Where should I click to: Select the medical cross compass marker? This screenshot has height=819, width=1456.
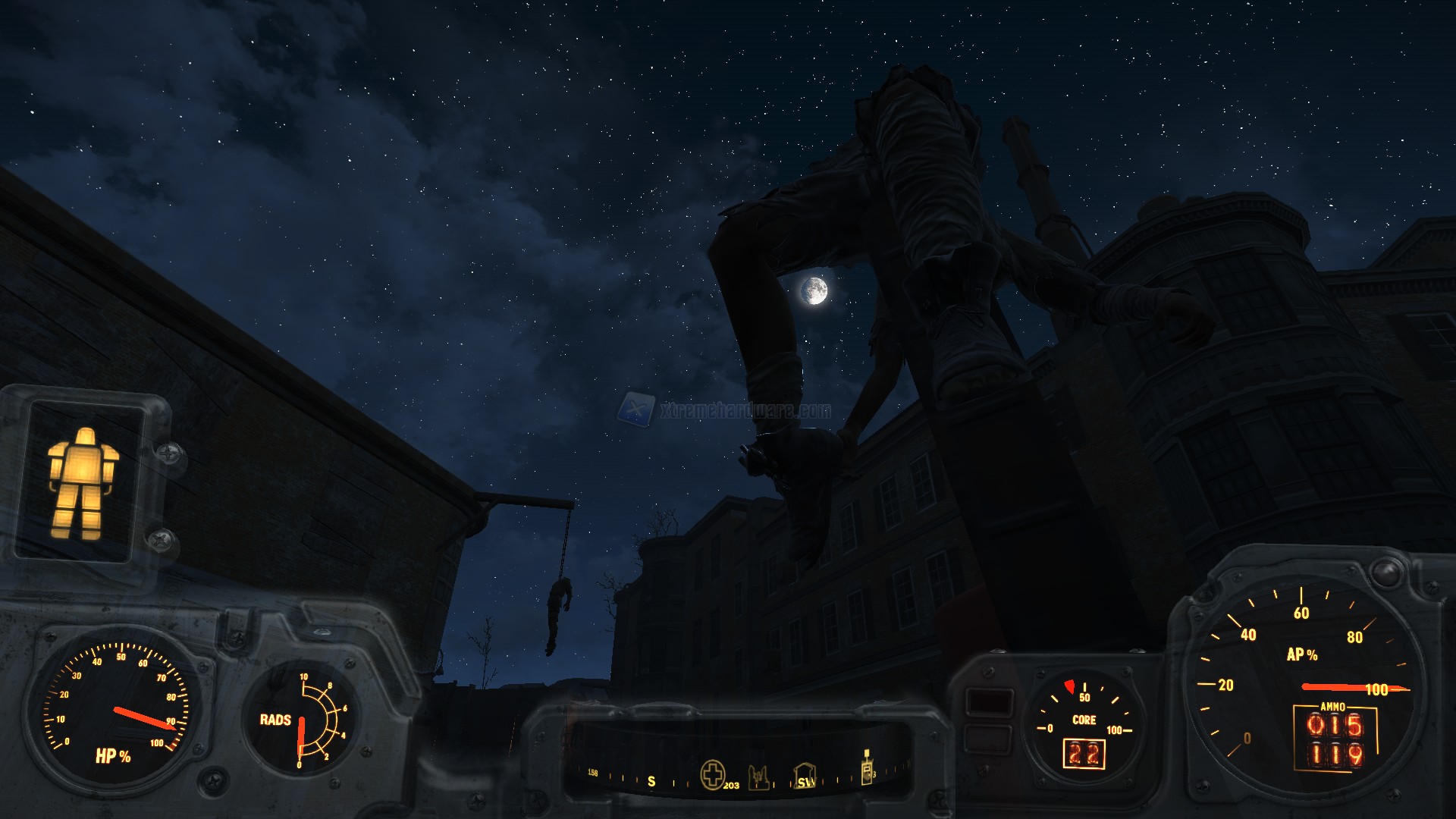point(712,775)
